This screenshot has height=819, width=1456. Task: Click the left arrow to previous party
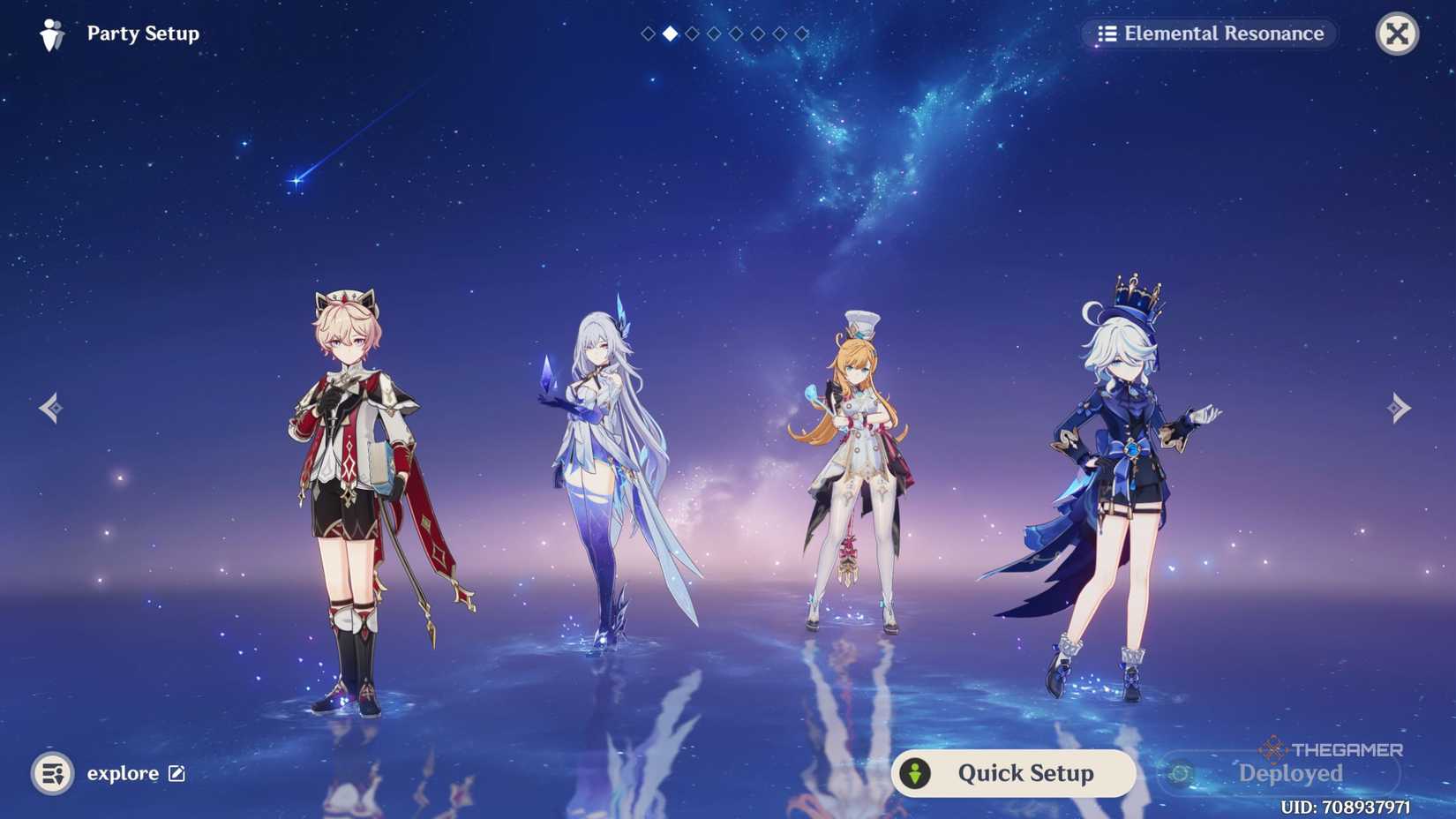50,407
